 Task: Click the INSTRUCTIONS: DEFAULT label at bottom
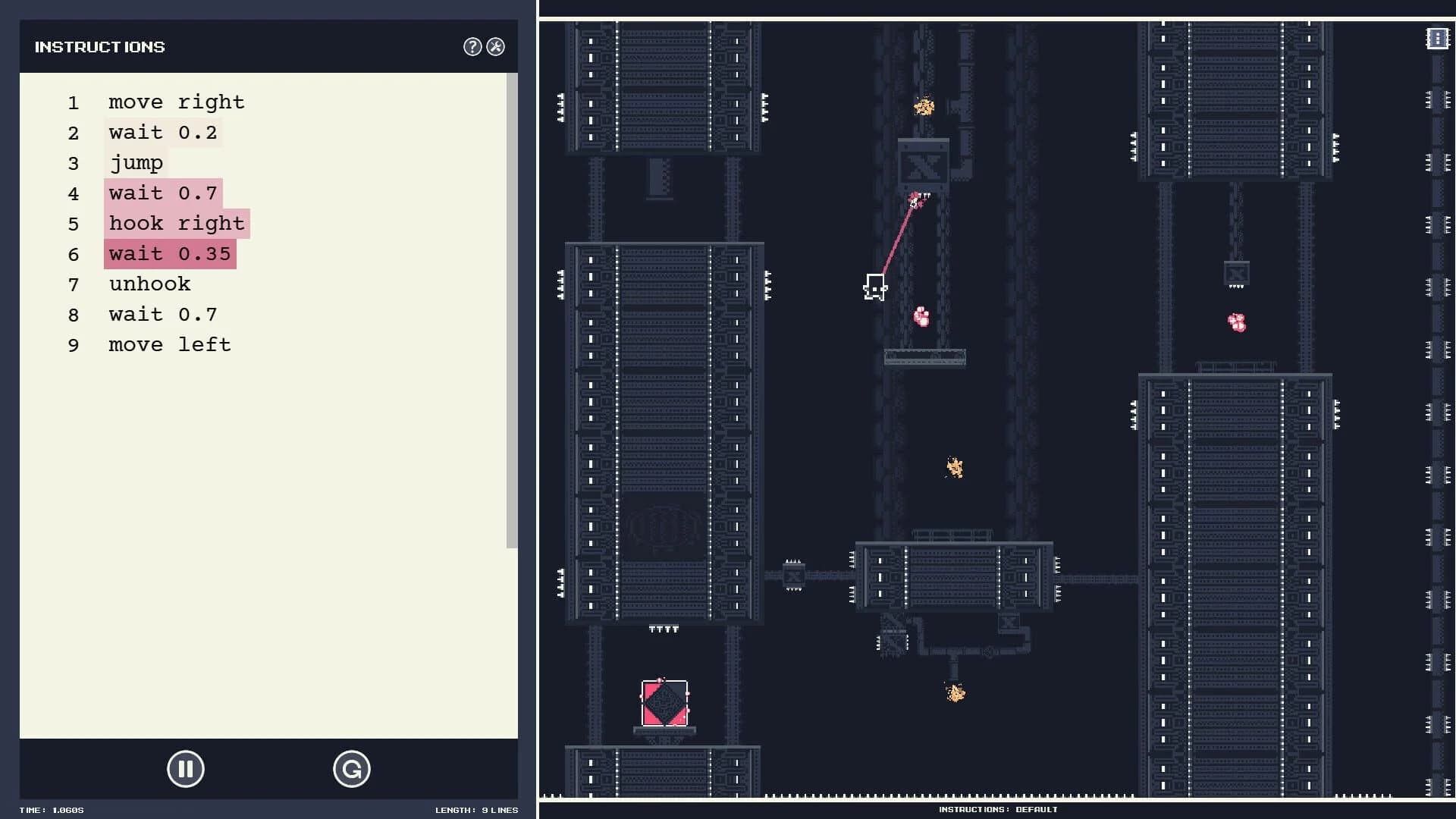[x=996, y=809]
